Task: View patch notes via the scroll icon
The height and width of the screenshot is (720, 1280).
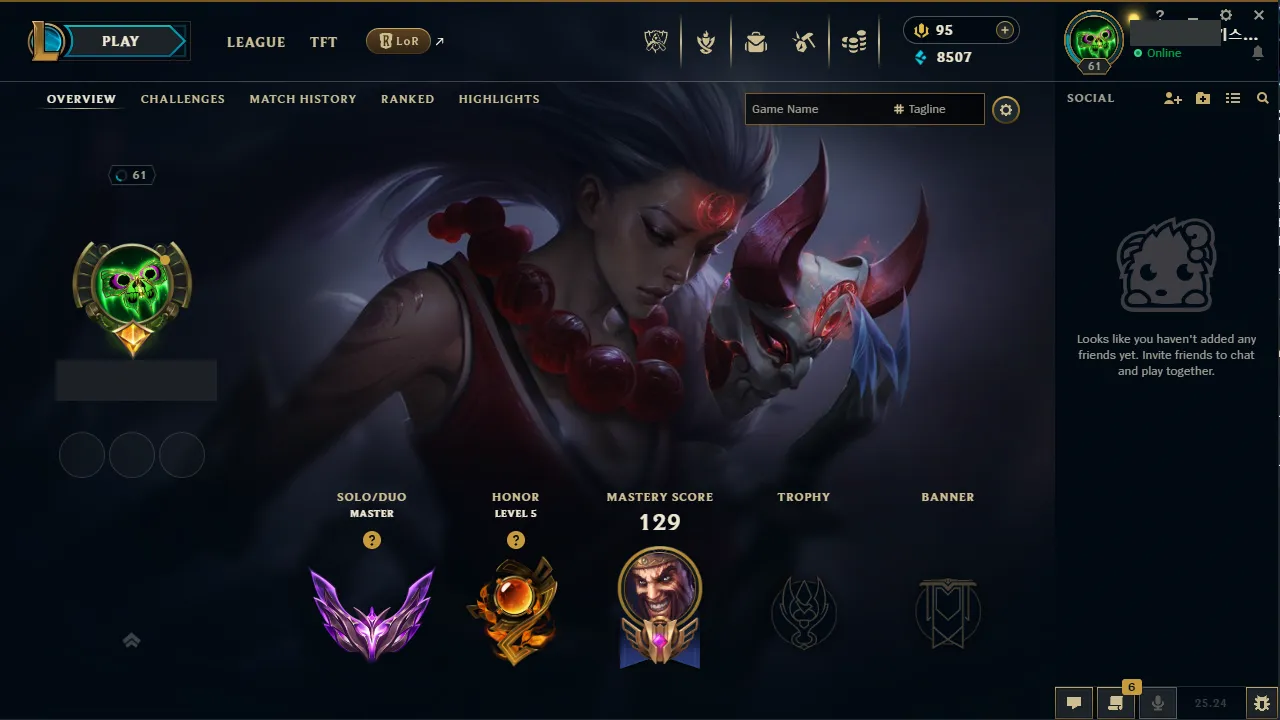Action: (x=1116, y=703)
